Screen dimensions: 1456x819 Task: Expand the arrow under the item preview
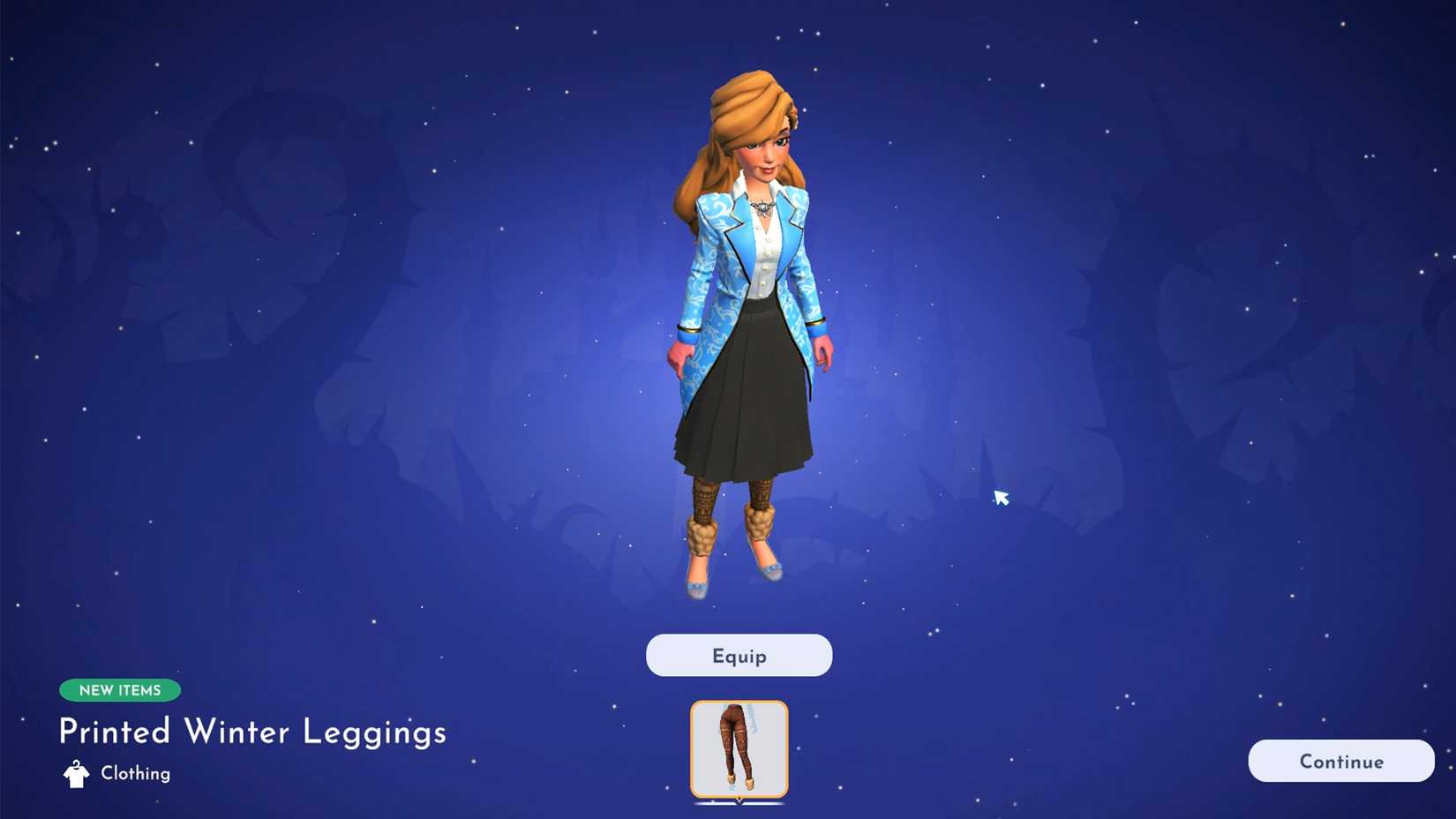click(739, 803)
